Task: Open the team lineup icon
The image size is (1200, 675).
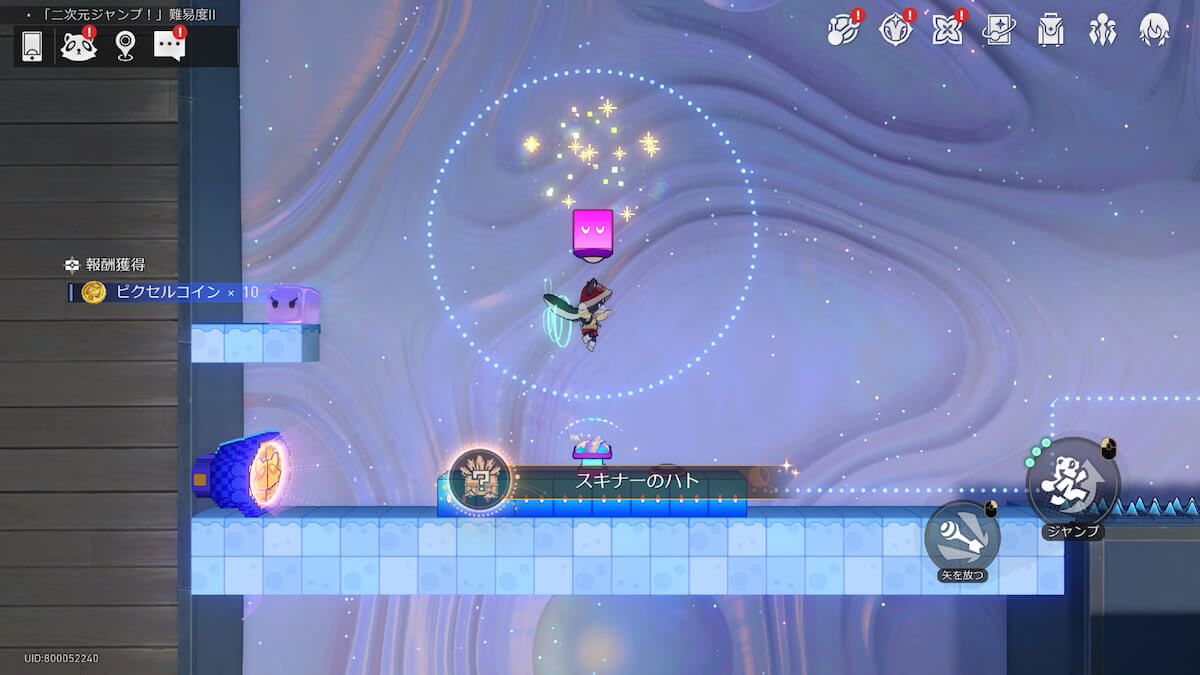Action: tap(1102, 31)
